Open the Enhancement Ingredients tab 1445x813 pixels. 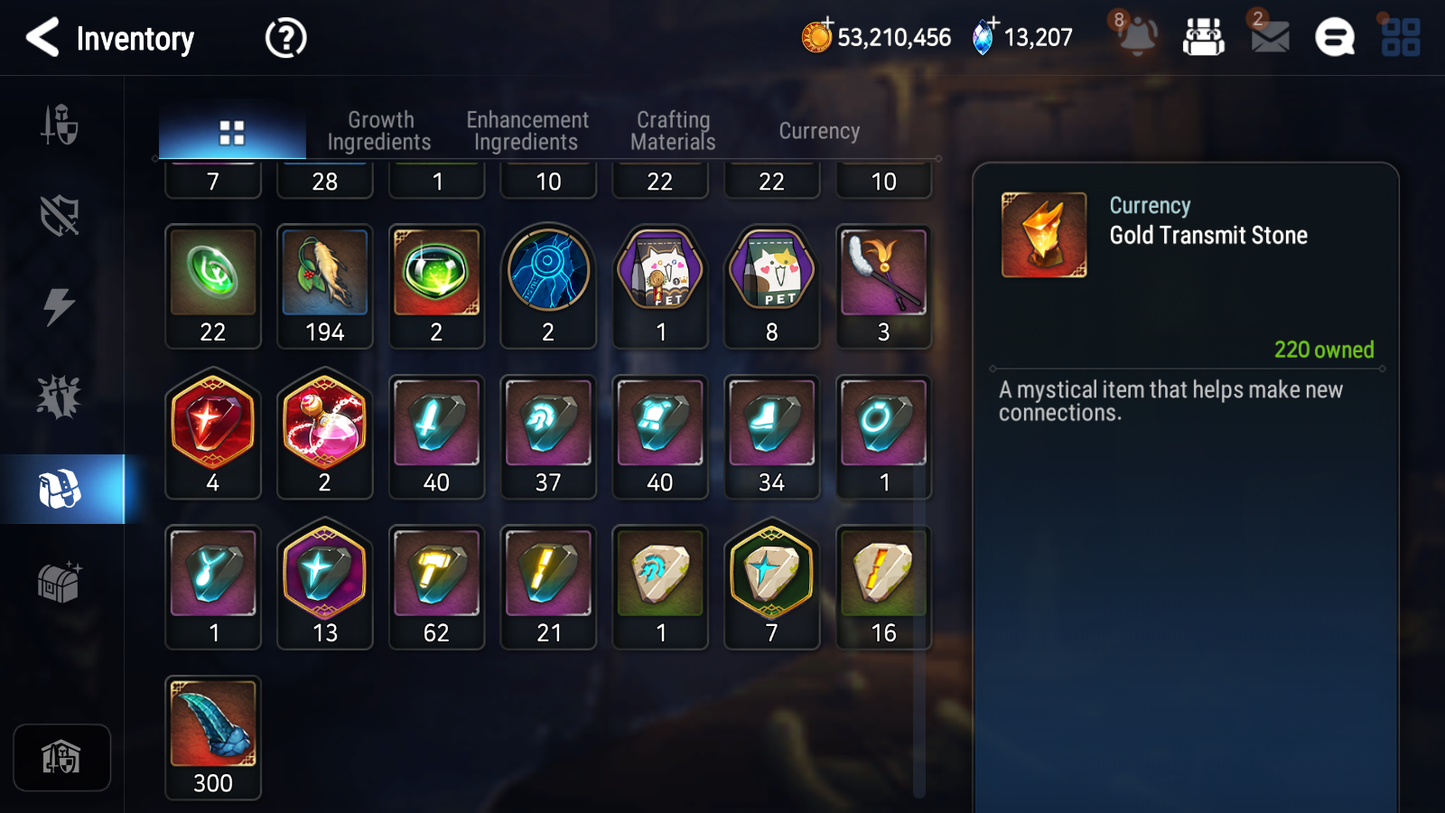[527, 131]
